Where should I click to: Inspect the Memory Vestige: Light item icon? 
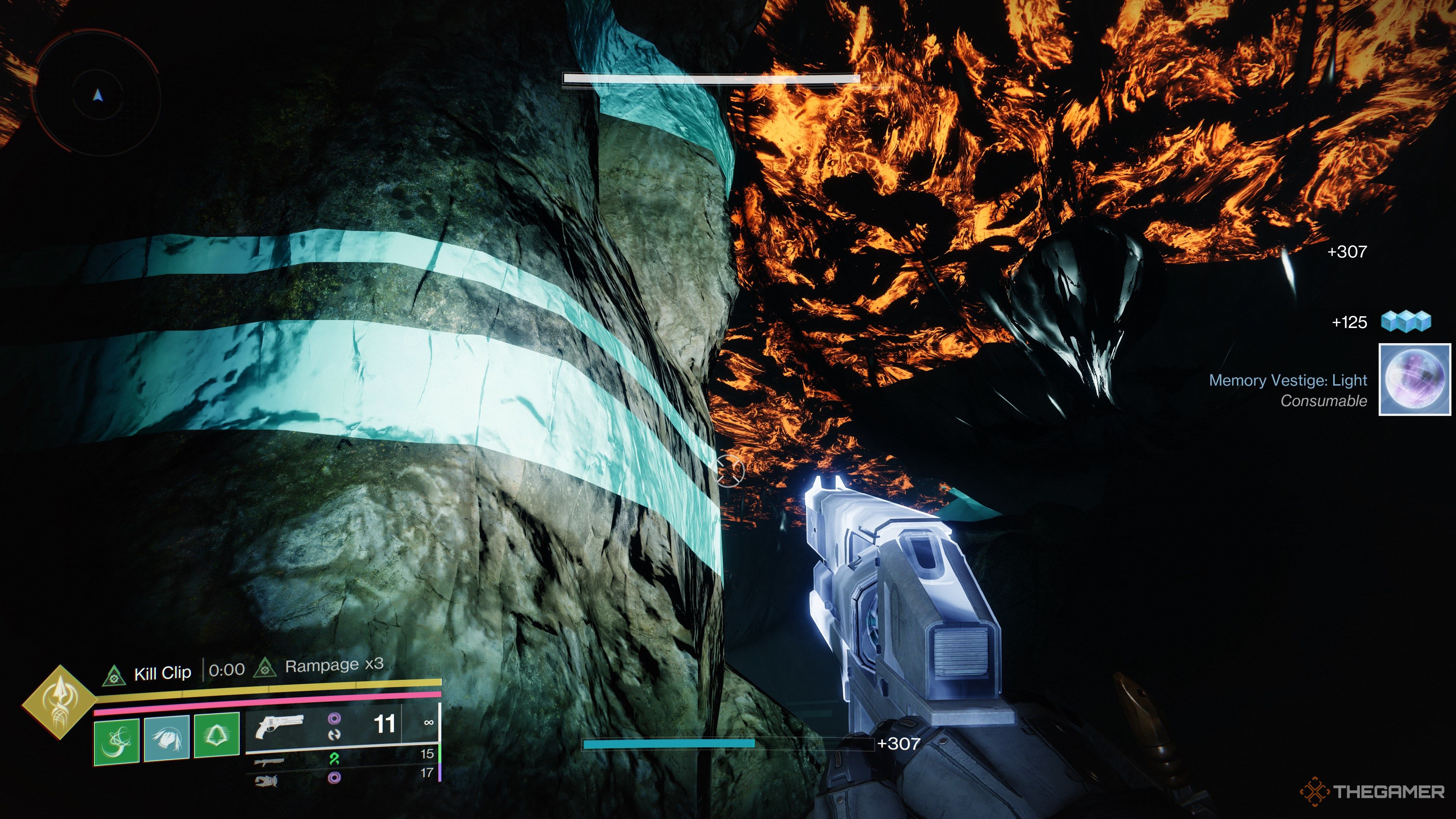tap(1415, 380)
